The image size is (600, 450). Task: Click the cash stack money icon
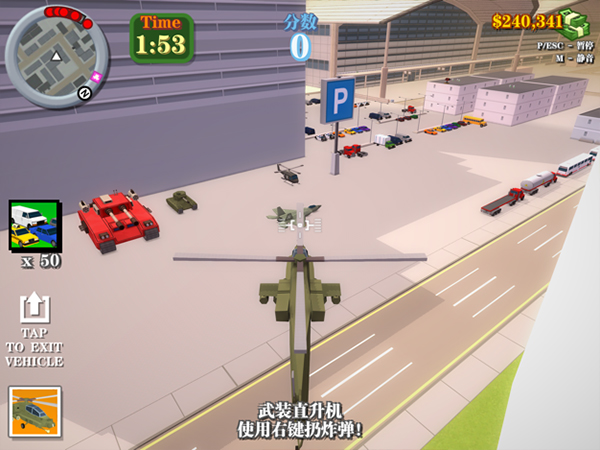575,23
